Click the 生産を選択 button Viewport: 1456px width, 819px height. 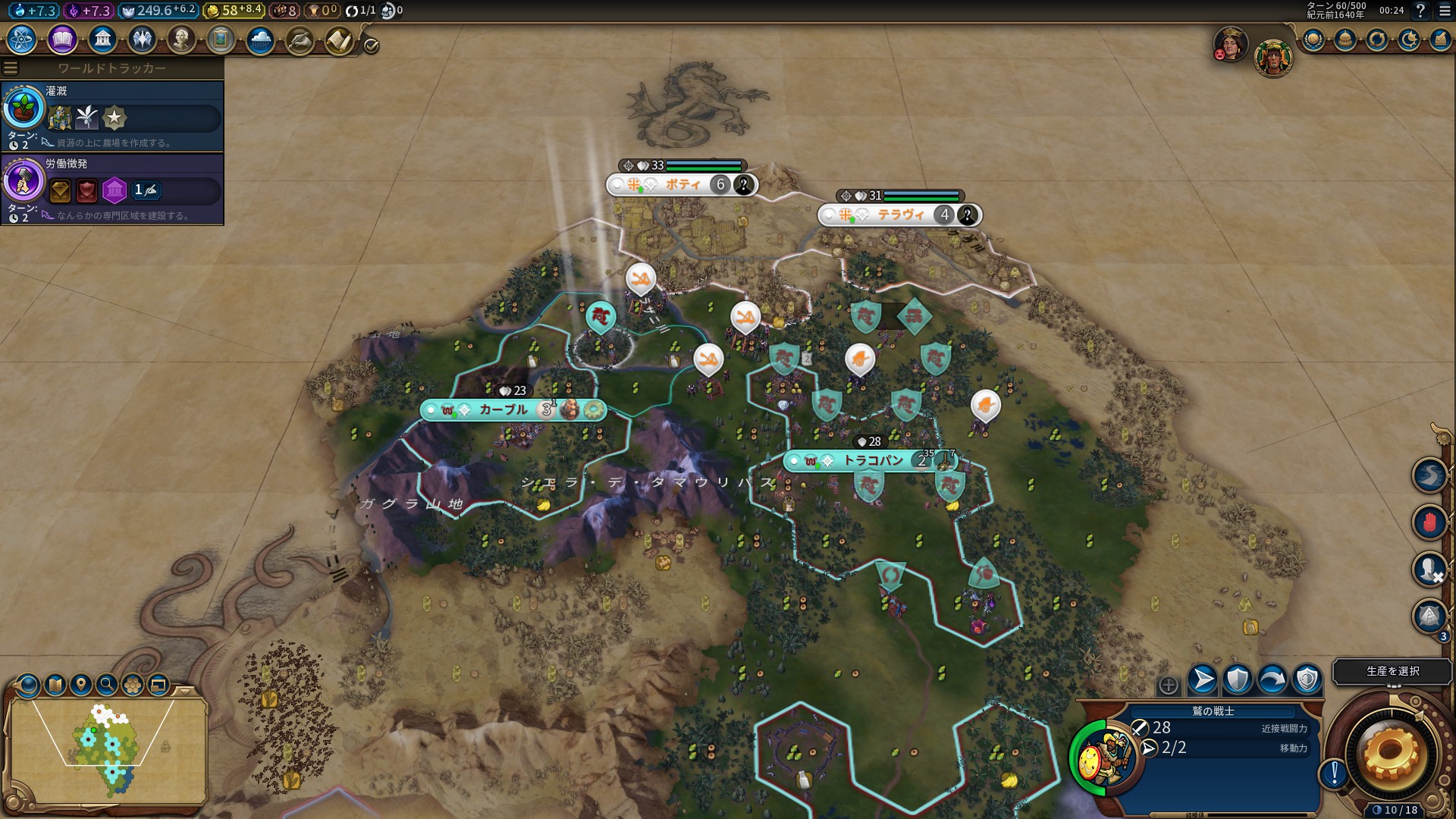(1392, 671)
